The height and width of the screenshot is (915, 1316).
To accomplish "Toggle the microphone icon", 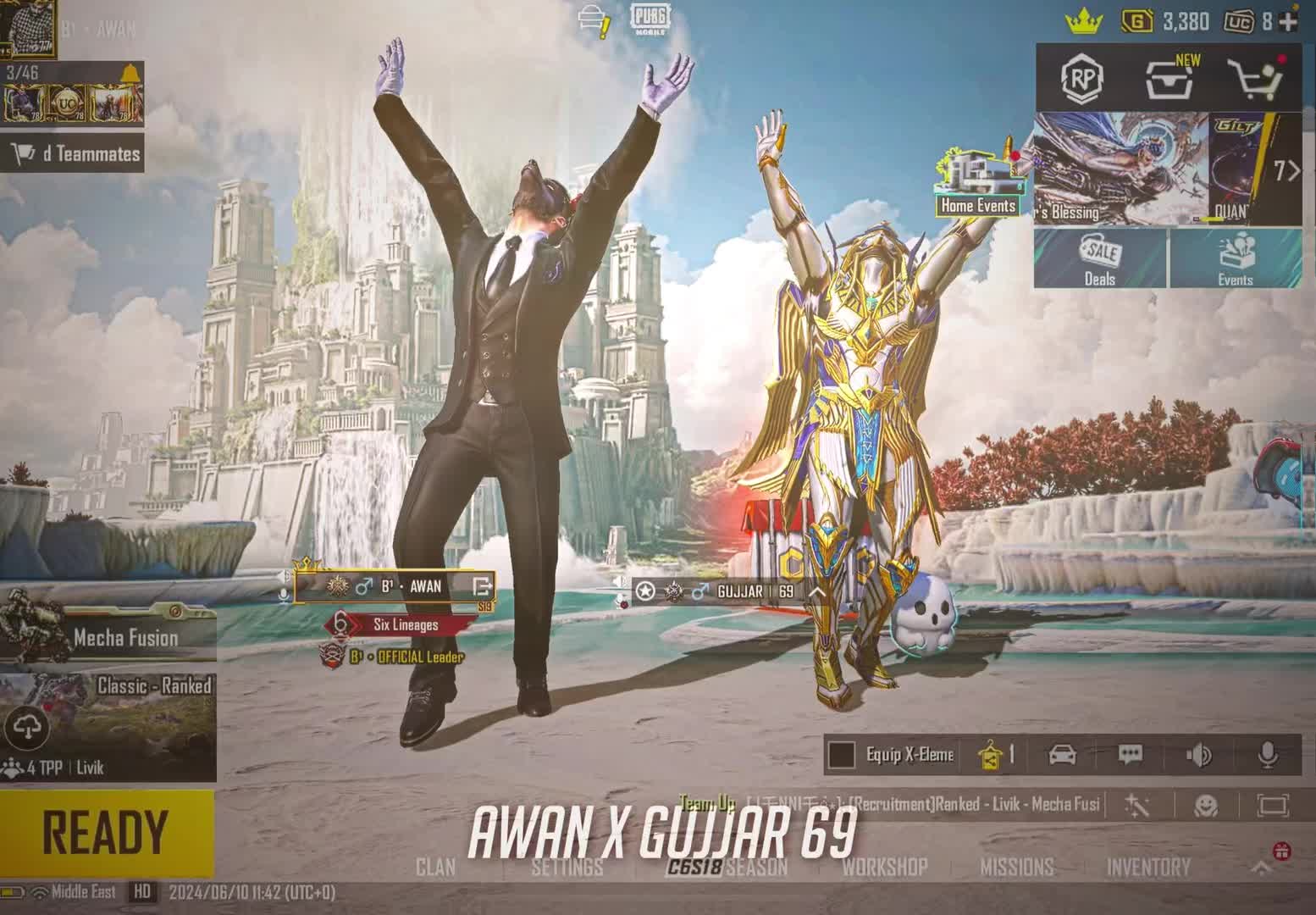I will (1268, 755).
